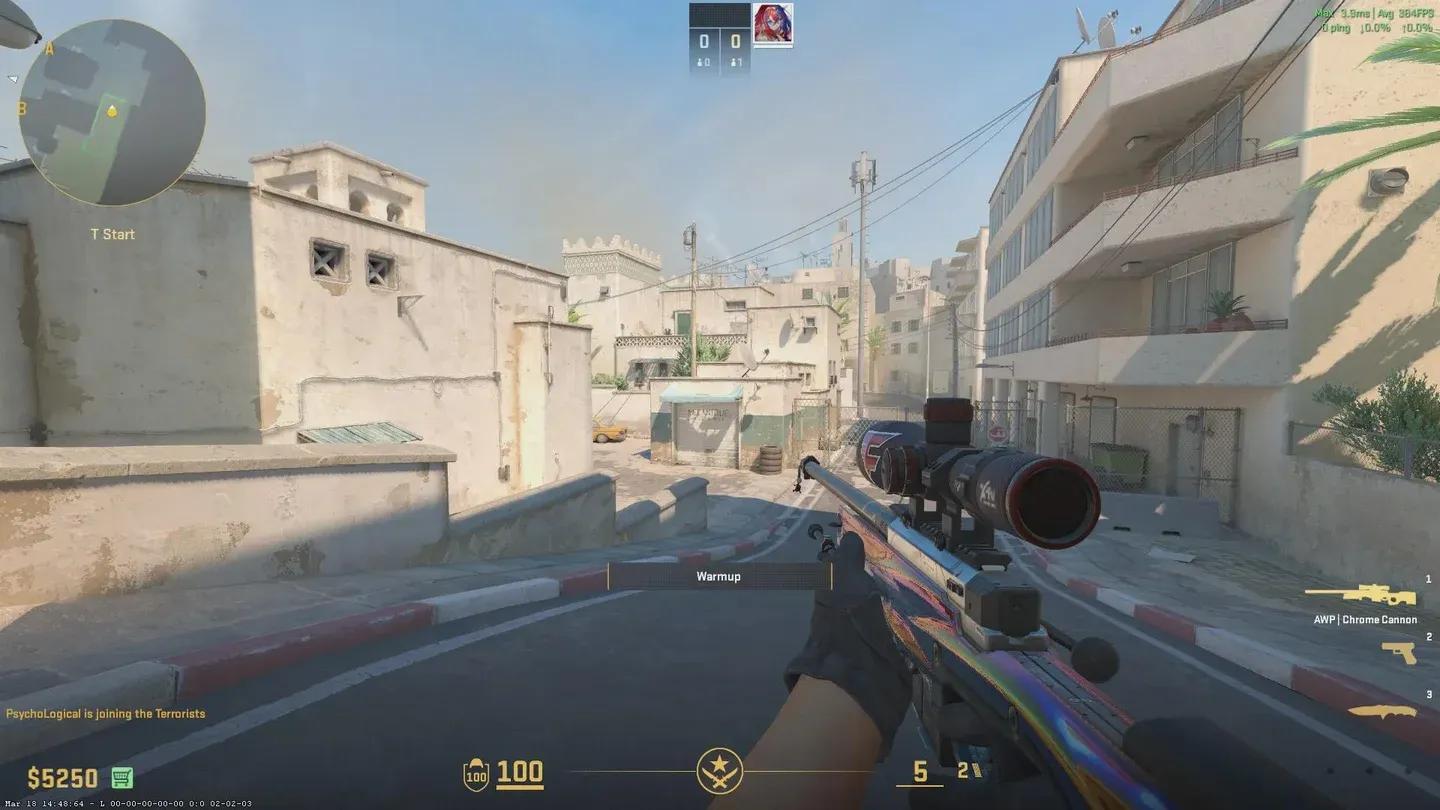1440x810 pixels.
Task: Click the health value 100
Action: tap(519, 772)
